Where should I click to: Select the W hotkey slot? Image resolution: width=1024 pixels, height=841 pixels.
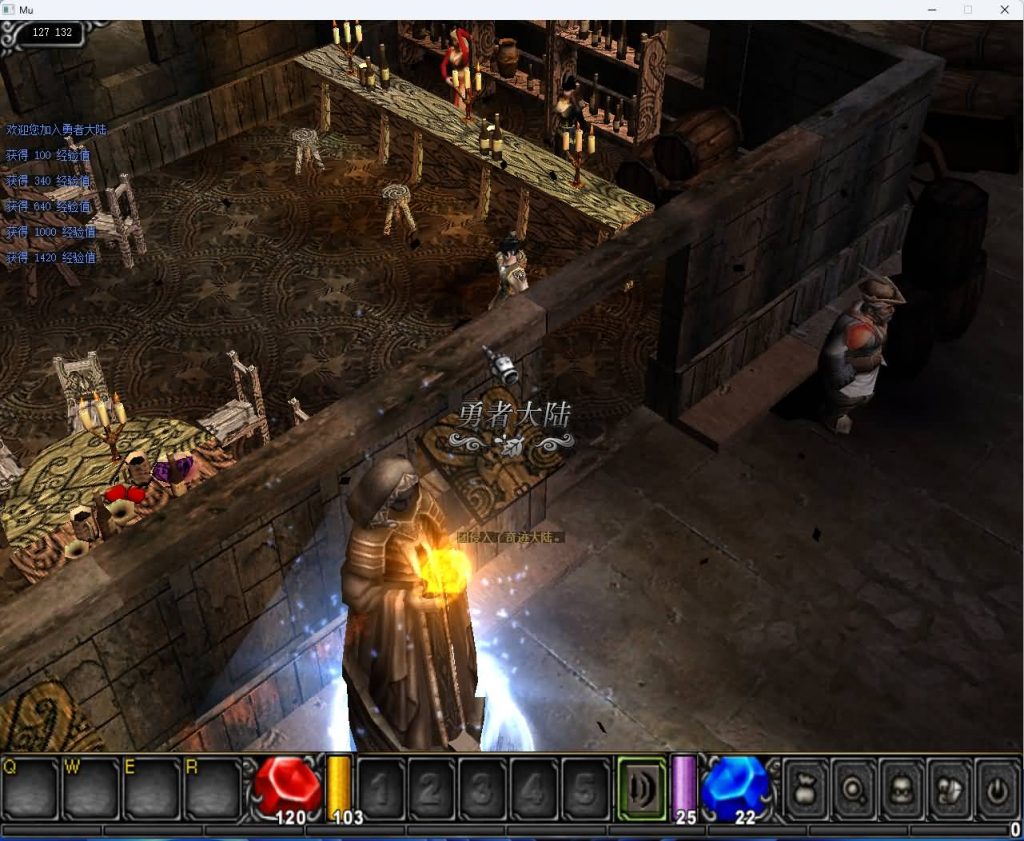pyautogui.click(x=91, y=789)
